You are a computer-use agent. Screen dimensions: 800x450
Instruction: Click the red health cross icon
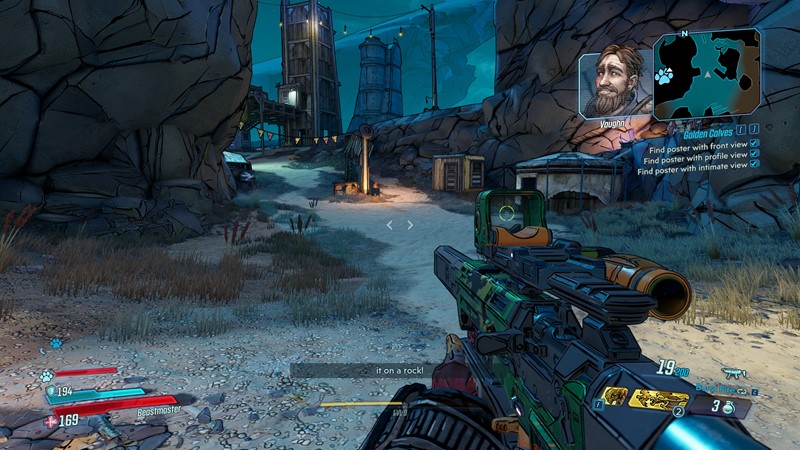pos(51,422)
